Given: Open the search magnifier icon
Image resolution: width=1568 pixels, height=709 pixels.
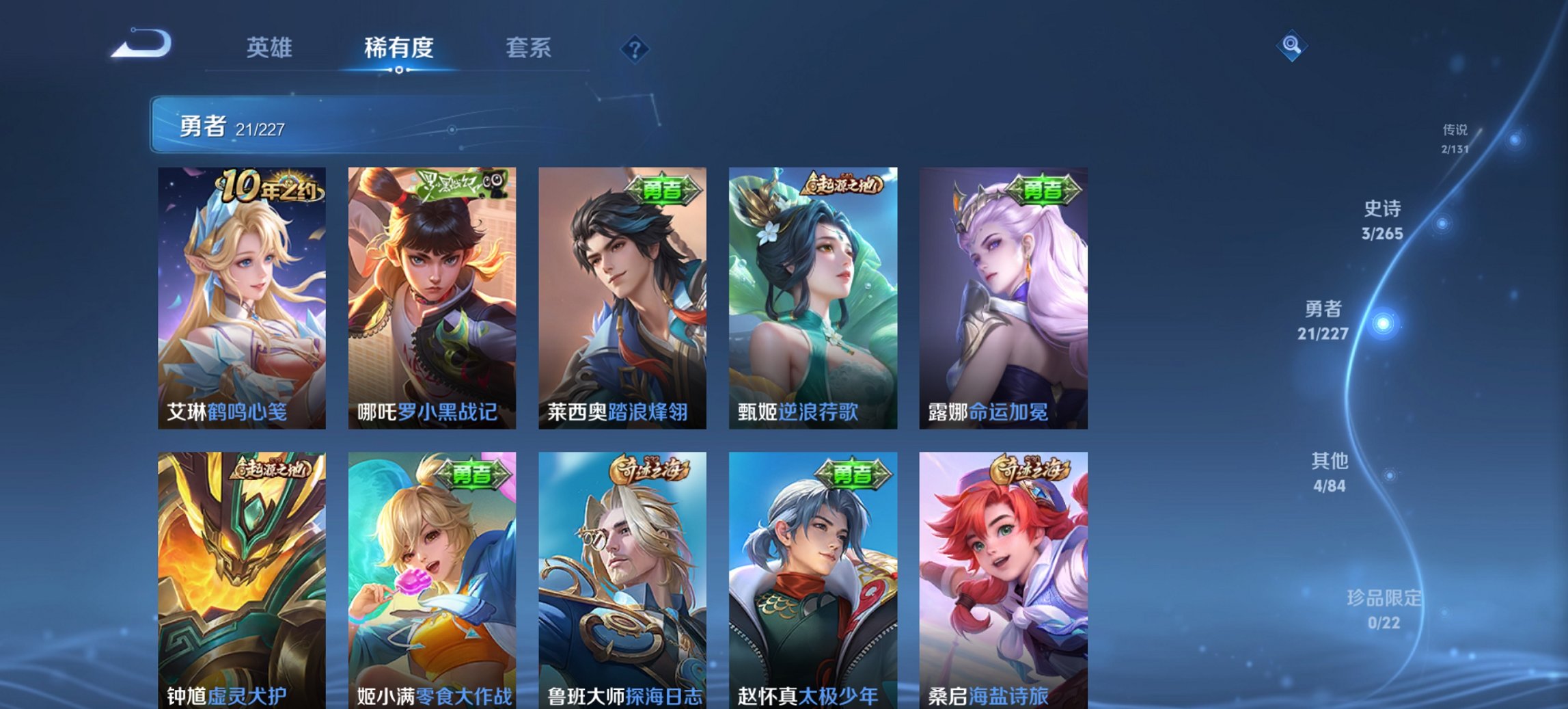Looking at the screenshot, I should tap(1292, 46).
